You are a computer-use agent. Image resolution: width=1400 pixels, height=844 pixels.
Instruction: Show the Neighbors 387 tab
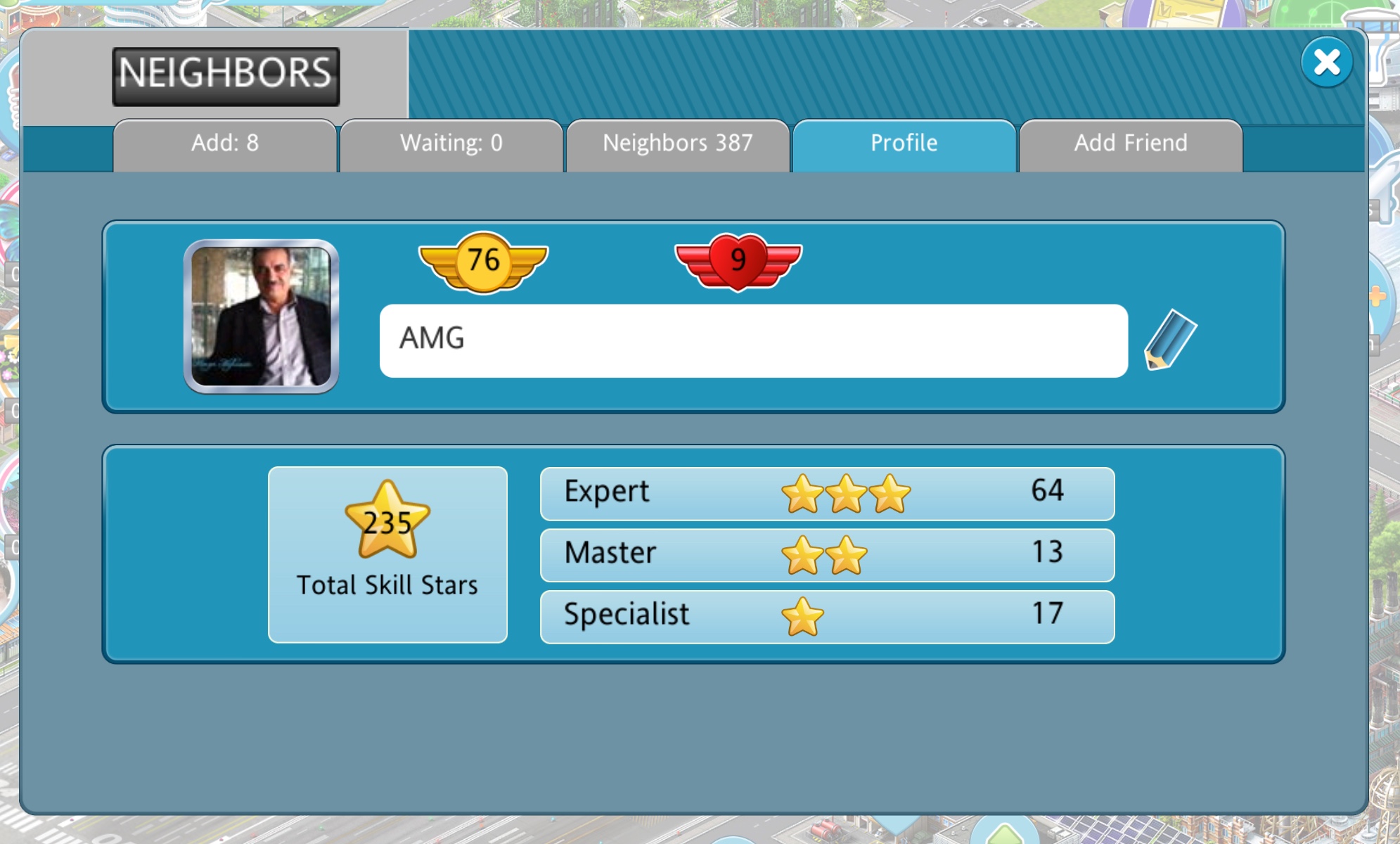click(678, 144)
